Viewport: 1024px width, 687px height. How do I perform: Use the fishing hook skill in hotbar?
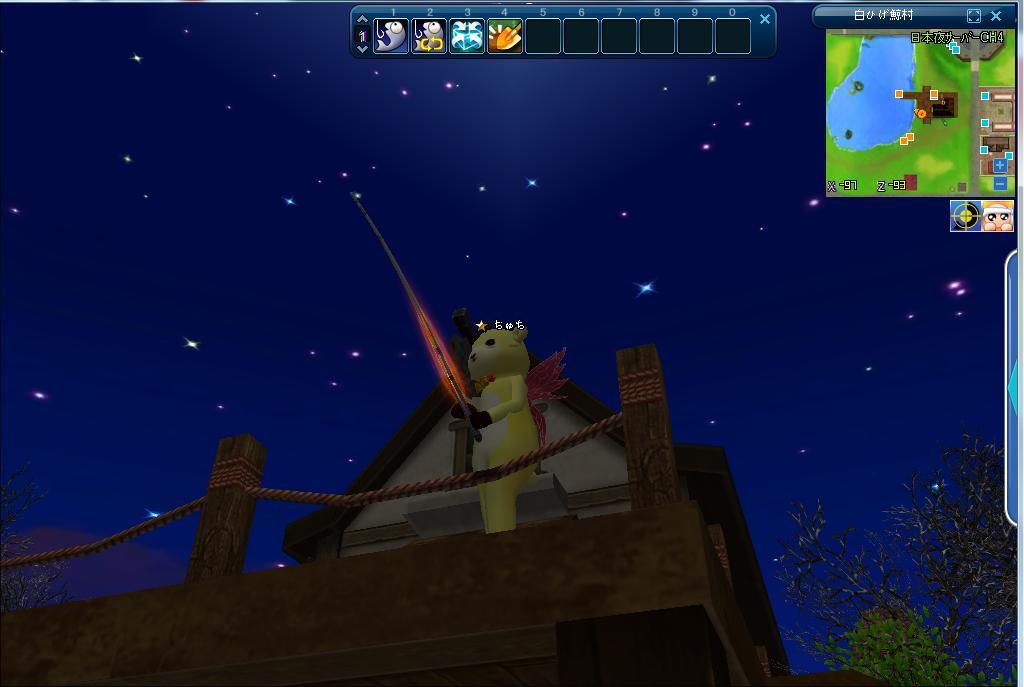pyautogui.click(x=391, y=36)
